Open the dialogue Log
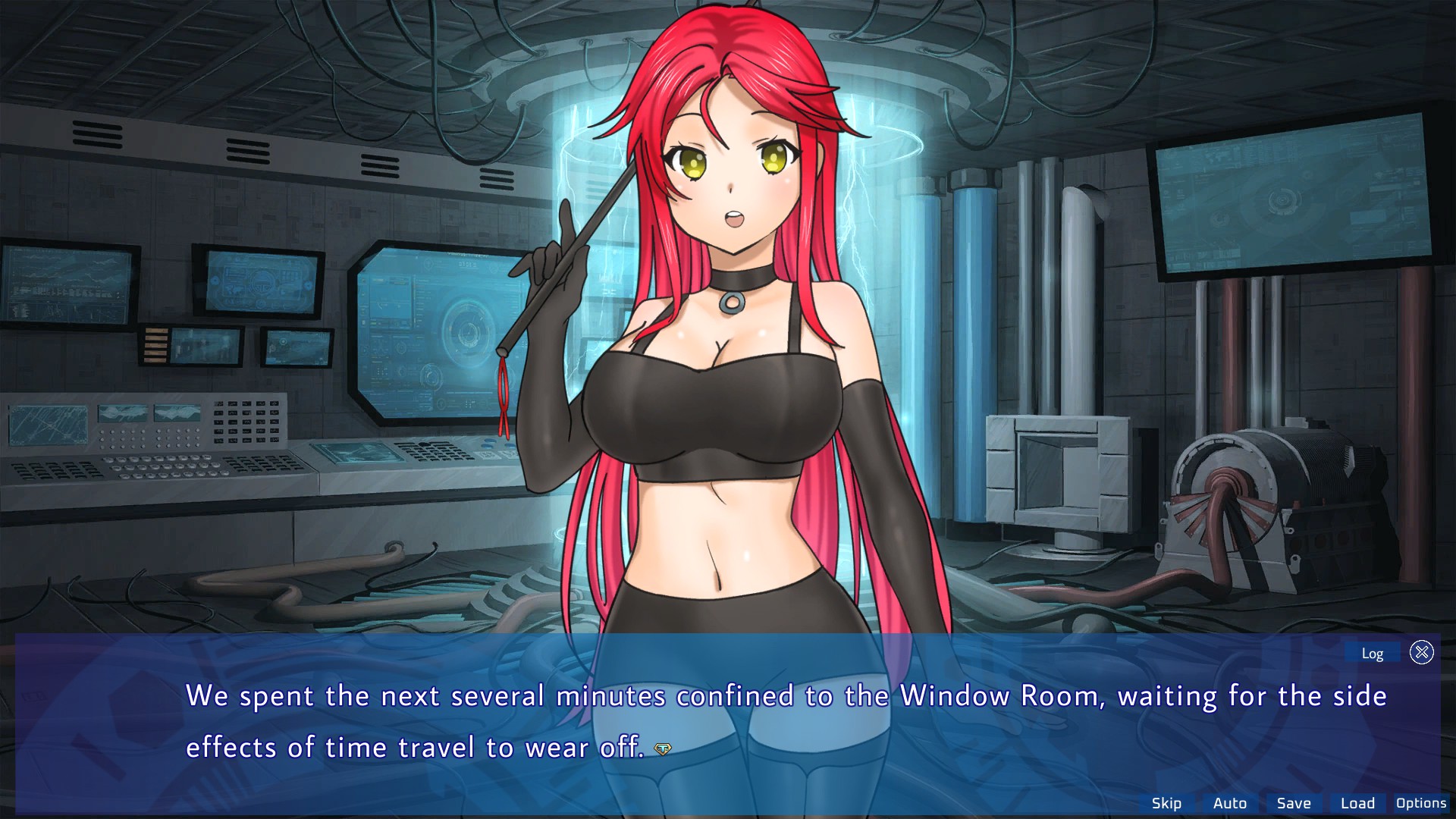This screenshot has width=1456, height=819. 1372,653
